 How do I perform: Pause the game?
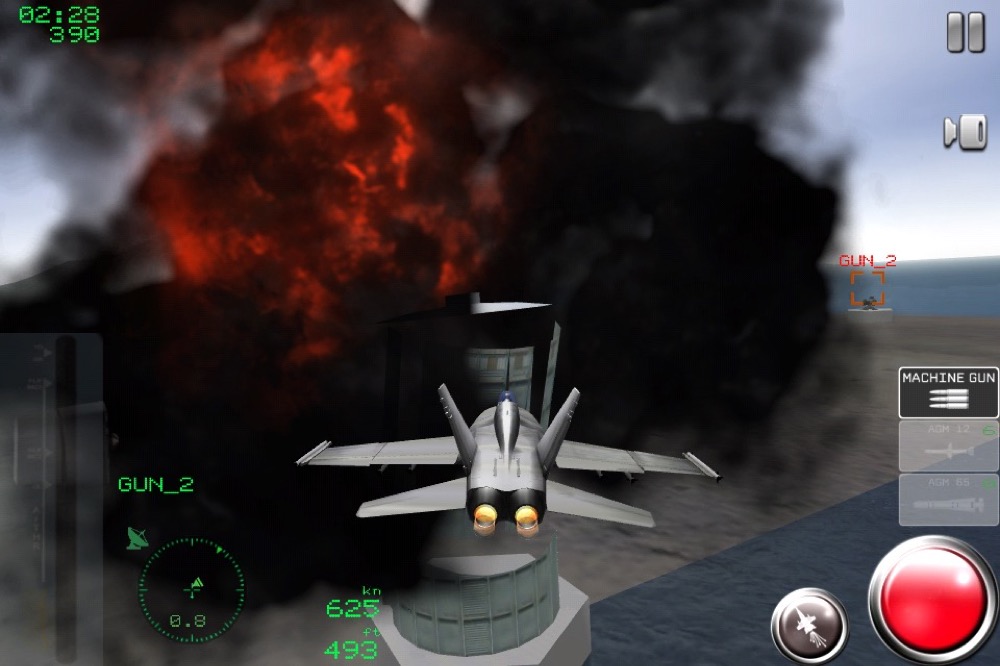(965, 33)
